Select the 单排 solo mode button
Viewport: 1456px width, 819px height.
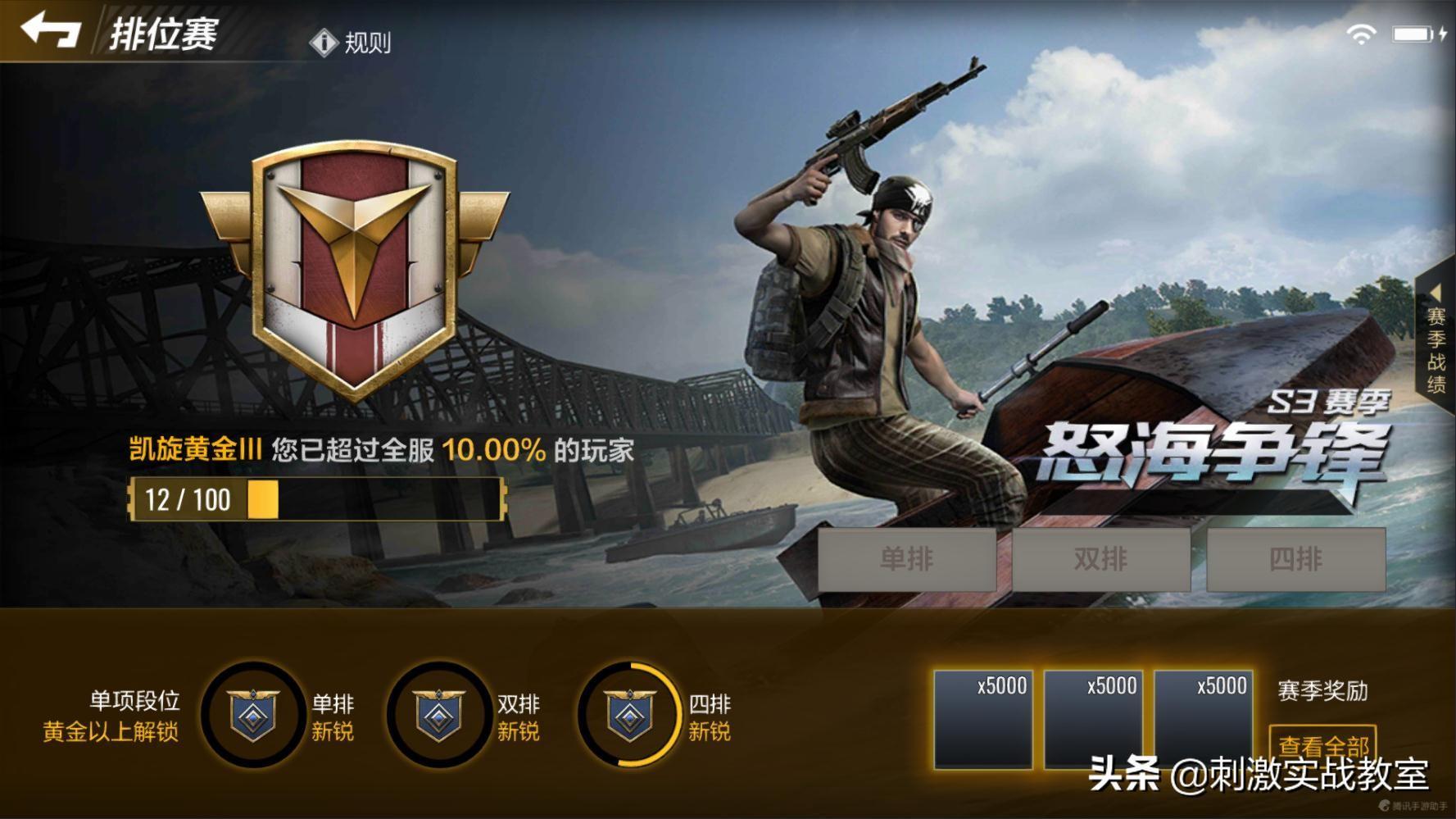point(906,559)
